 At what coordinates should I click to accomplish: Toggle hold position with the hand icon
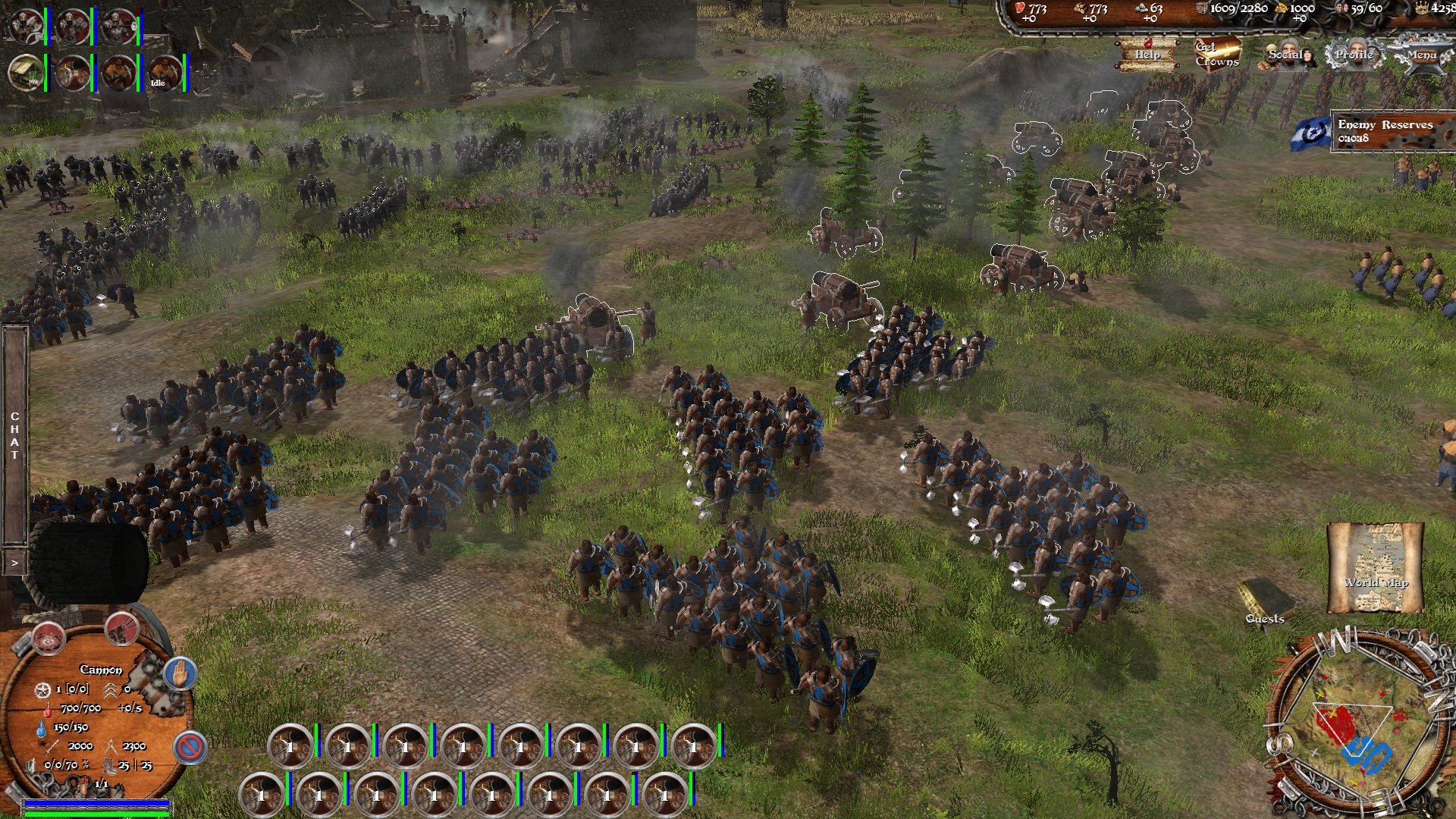point(180,672)
